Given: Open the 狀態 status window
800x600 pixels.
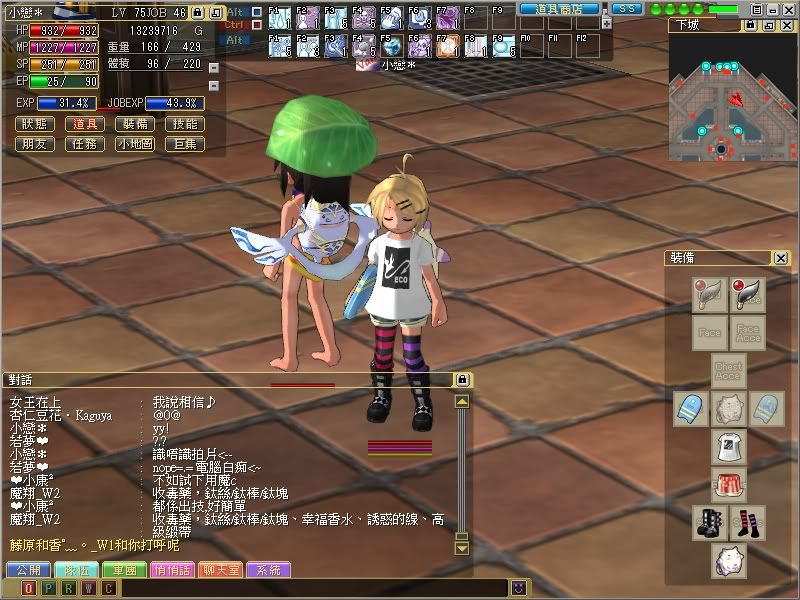Looking at the screenshot, I should 33,124.
